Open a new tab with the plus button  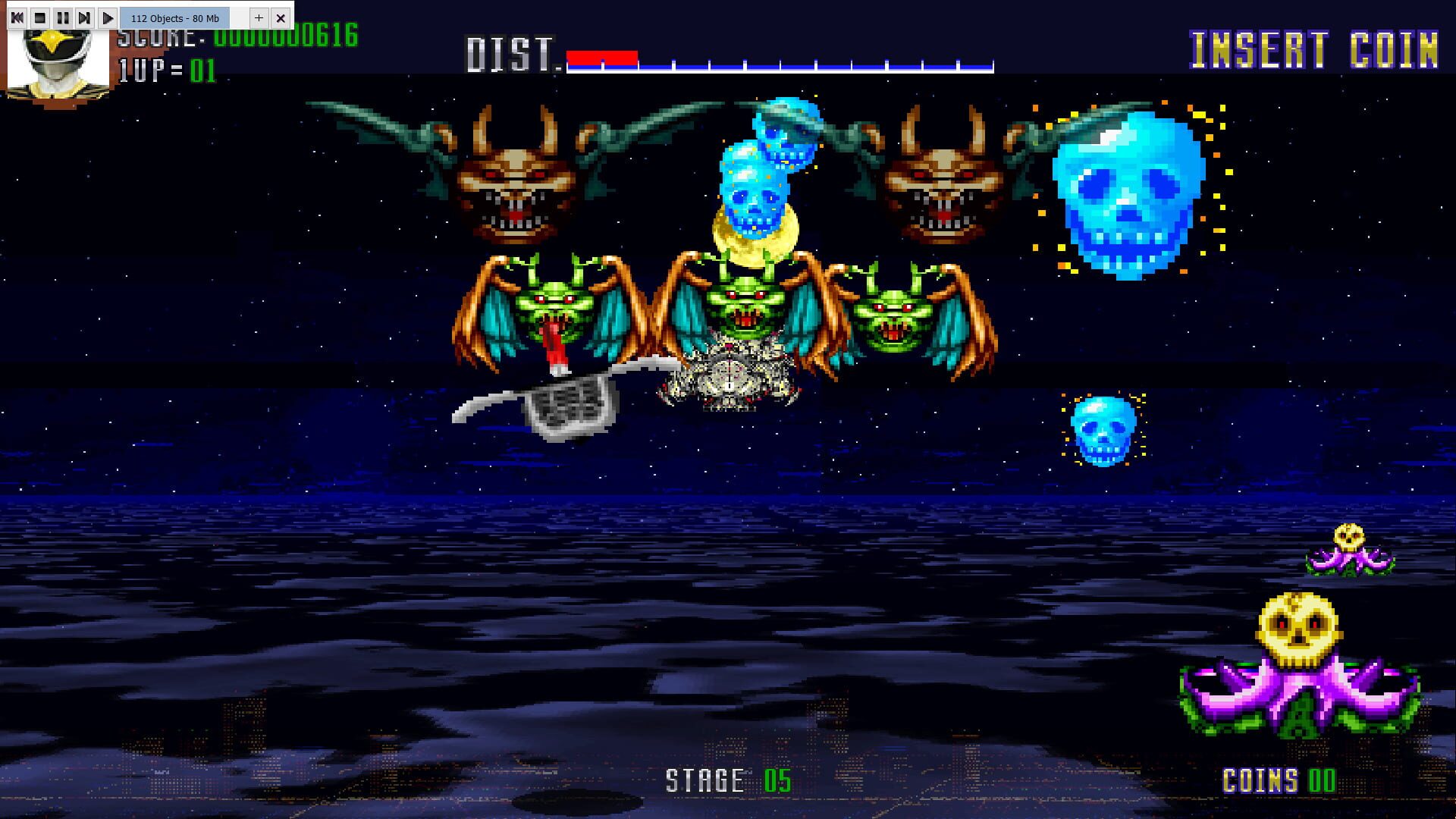point(258,17)
